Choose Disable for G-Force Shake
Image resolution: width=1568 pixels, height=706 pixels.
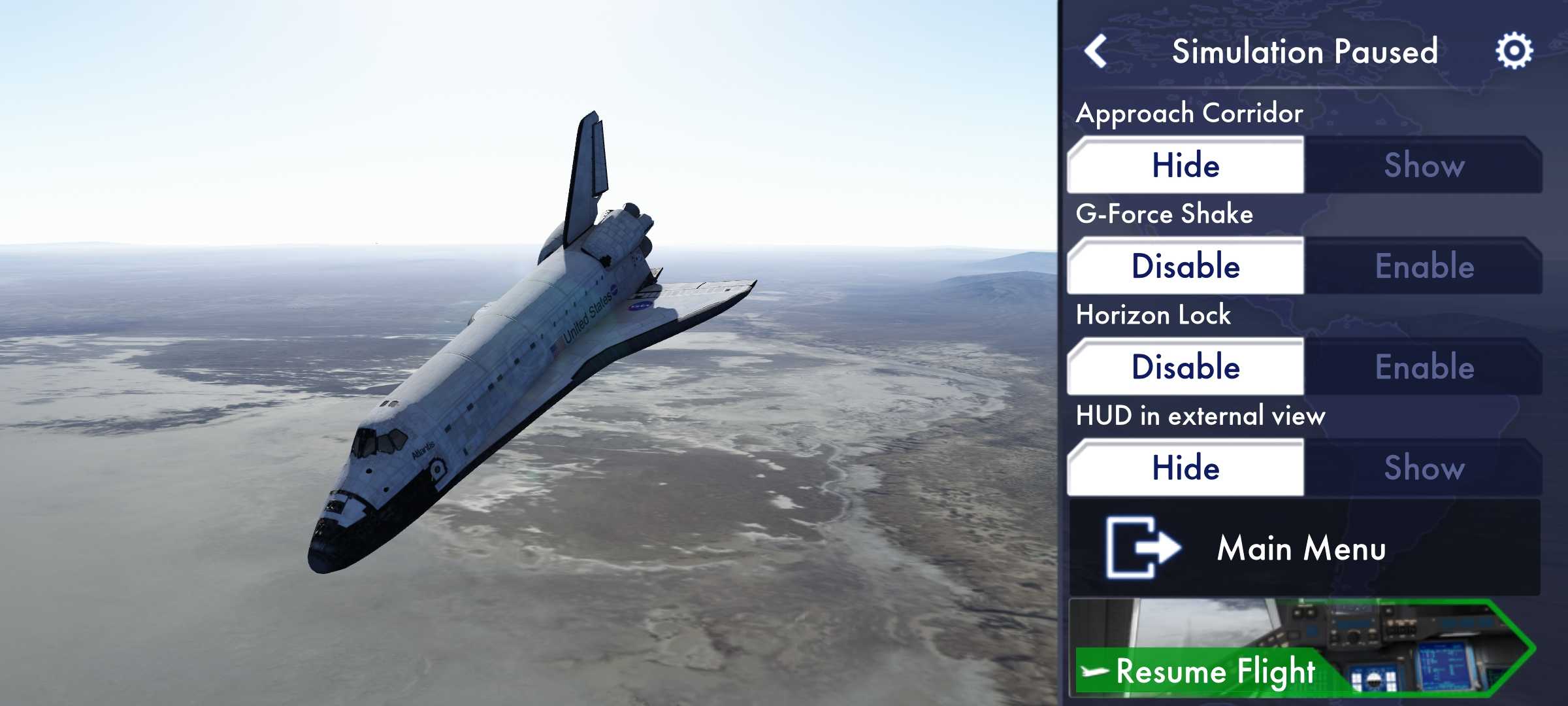pyautogui.click(x=1186, y=266)
